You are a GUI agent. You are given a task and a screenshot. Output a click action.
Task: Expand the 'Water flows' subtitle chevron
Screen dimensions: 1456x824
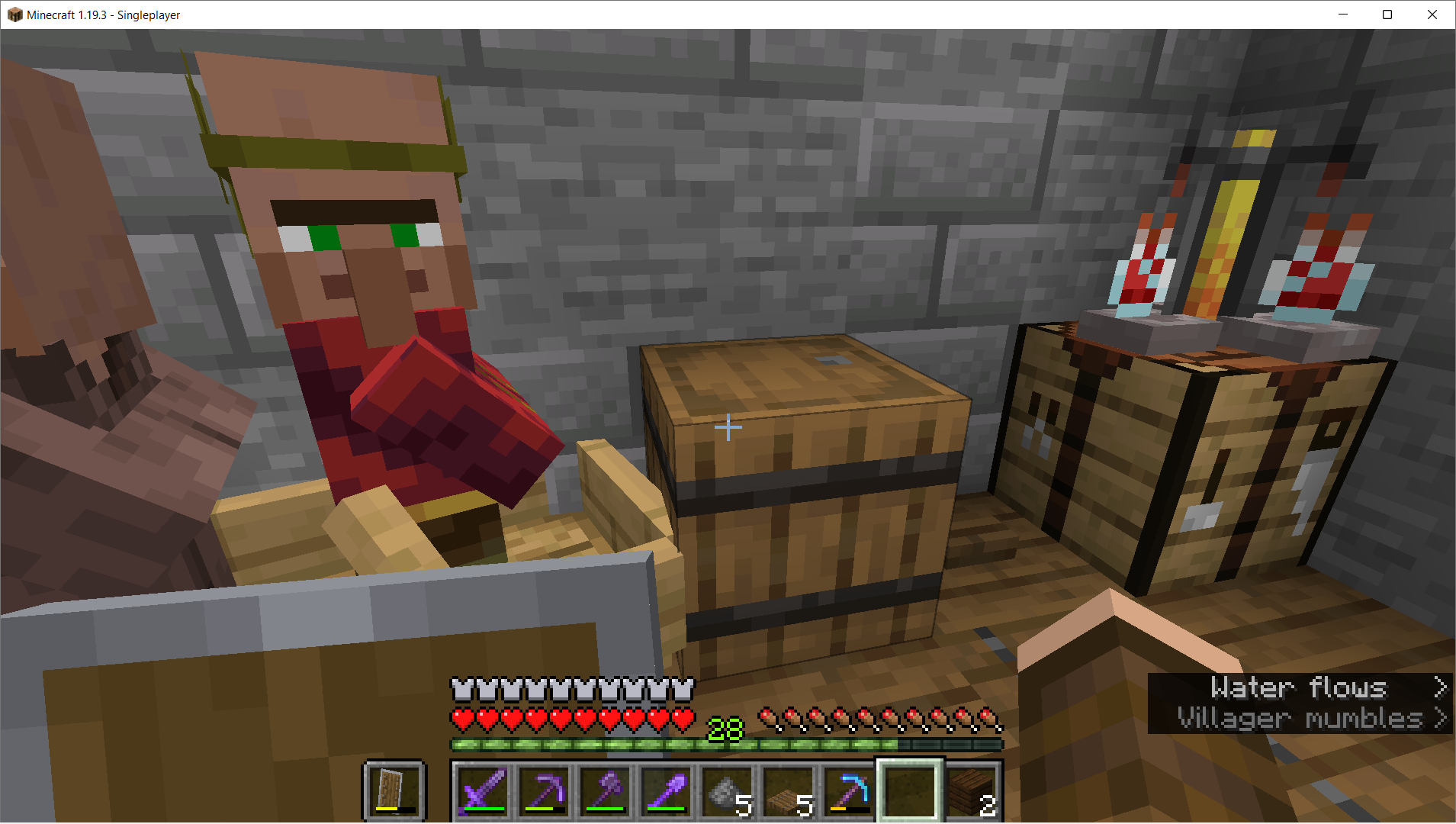(1442, 687)
